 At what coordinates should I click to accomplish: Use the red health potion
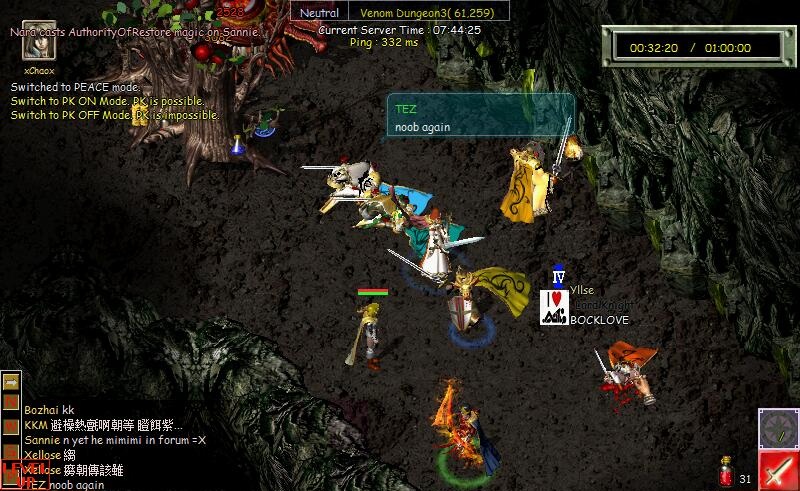(726, 471)
